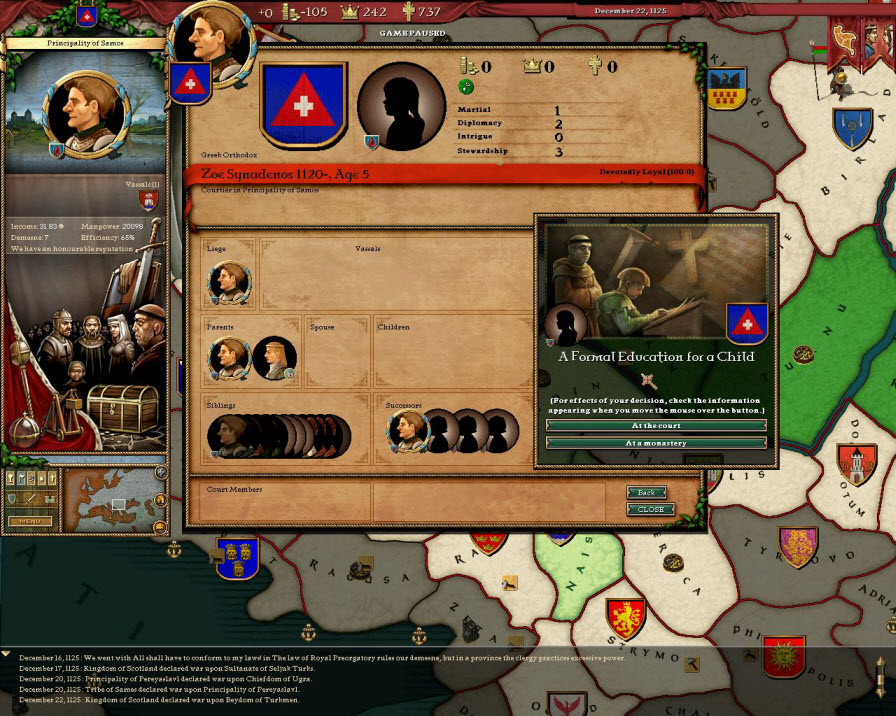Close the character window

[650, 509]
